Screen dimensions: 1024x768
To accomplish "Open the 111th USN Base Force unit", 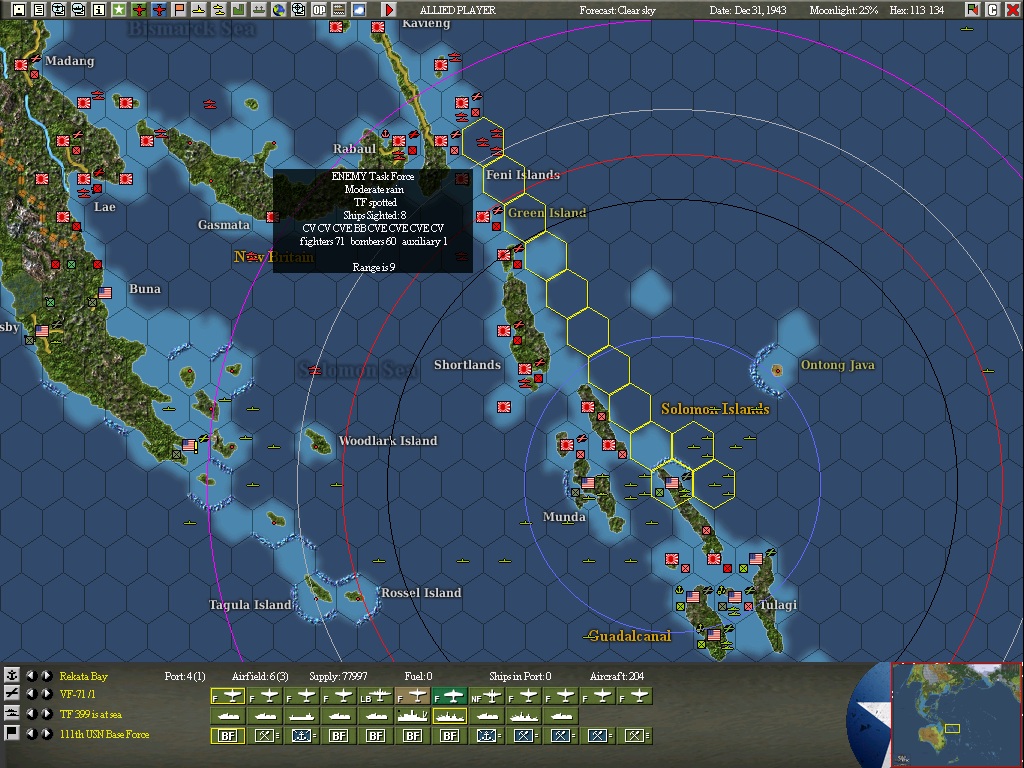I will tap(104, 734).
